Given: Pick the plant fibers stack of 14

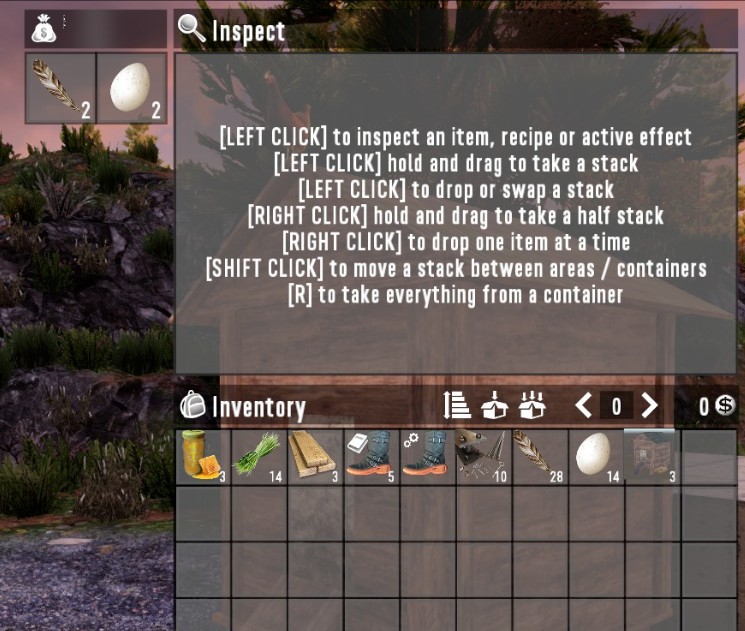Looking at the screenshot, I should [x=259, y=457].
